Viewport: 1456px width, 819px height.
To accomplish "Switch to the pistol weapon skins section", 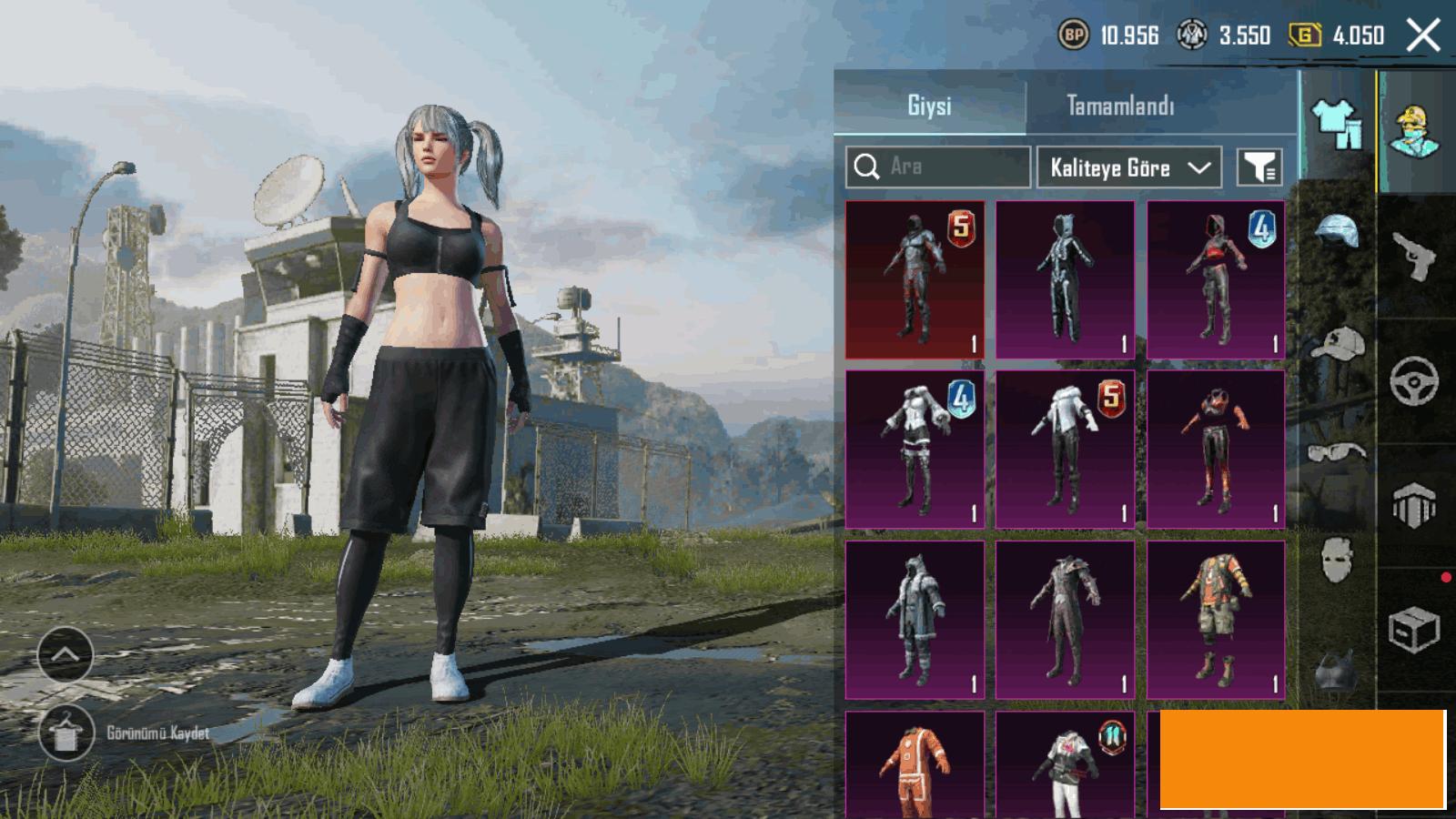I will click(1414, 257).
